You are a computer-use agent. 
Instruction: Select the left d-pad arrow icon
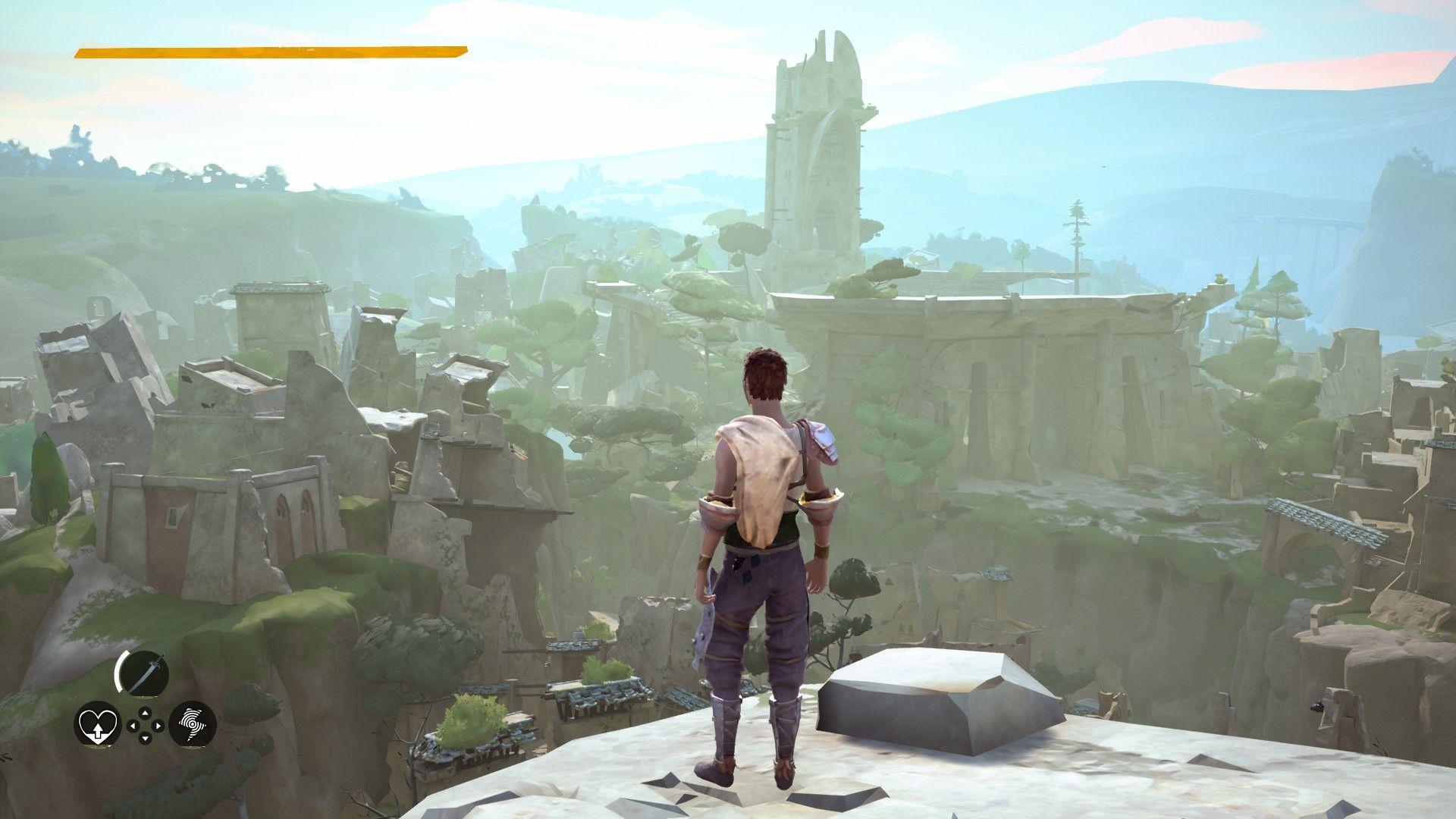coord(133,726)
